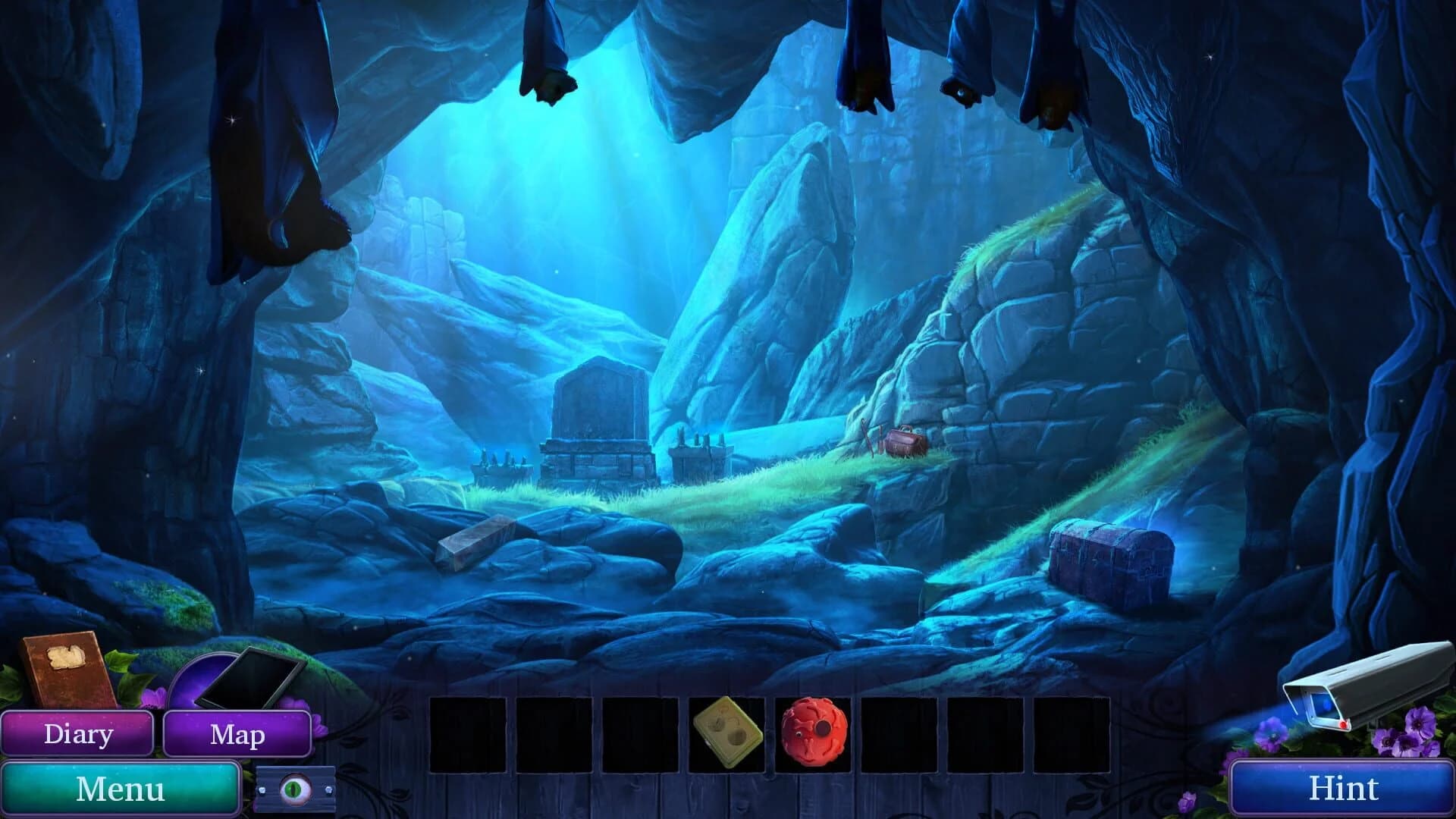The height and width of the screenshot is (819, 1456).
Task: Open the Diary
Action: [x=78, y=733]
